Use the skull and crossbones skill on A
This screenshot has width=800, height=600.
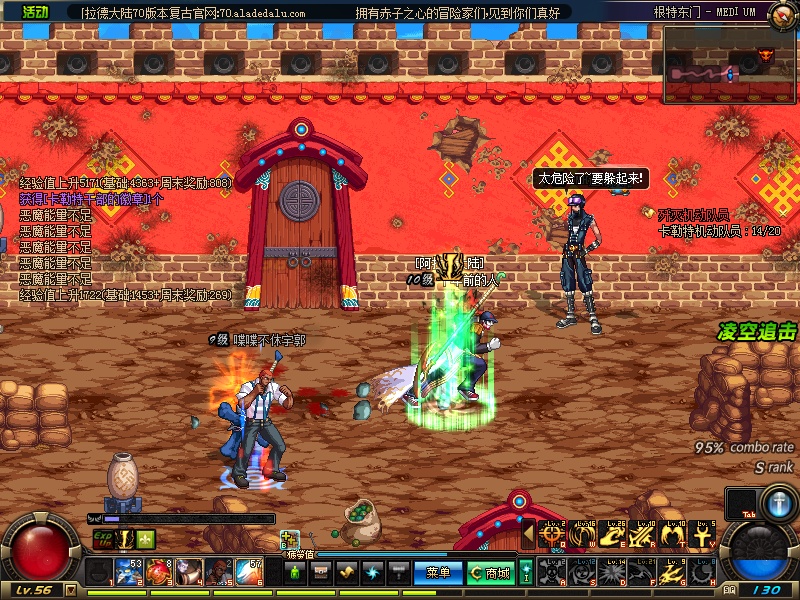(551, 571)
